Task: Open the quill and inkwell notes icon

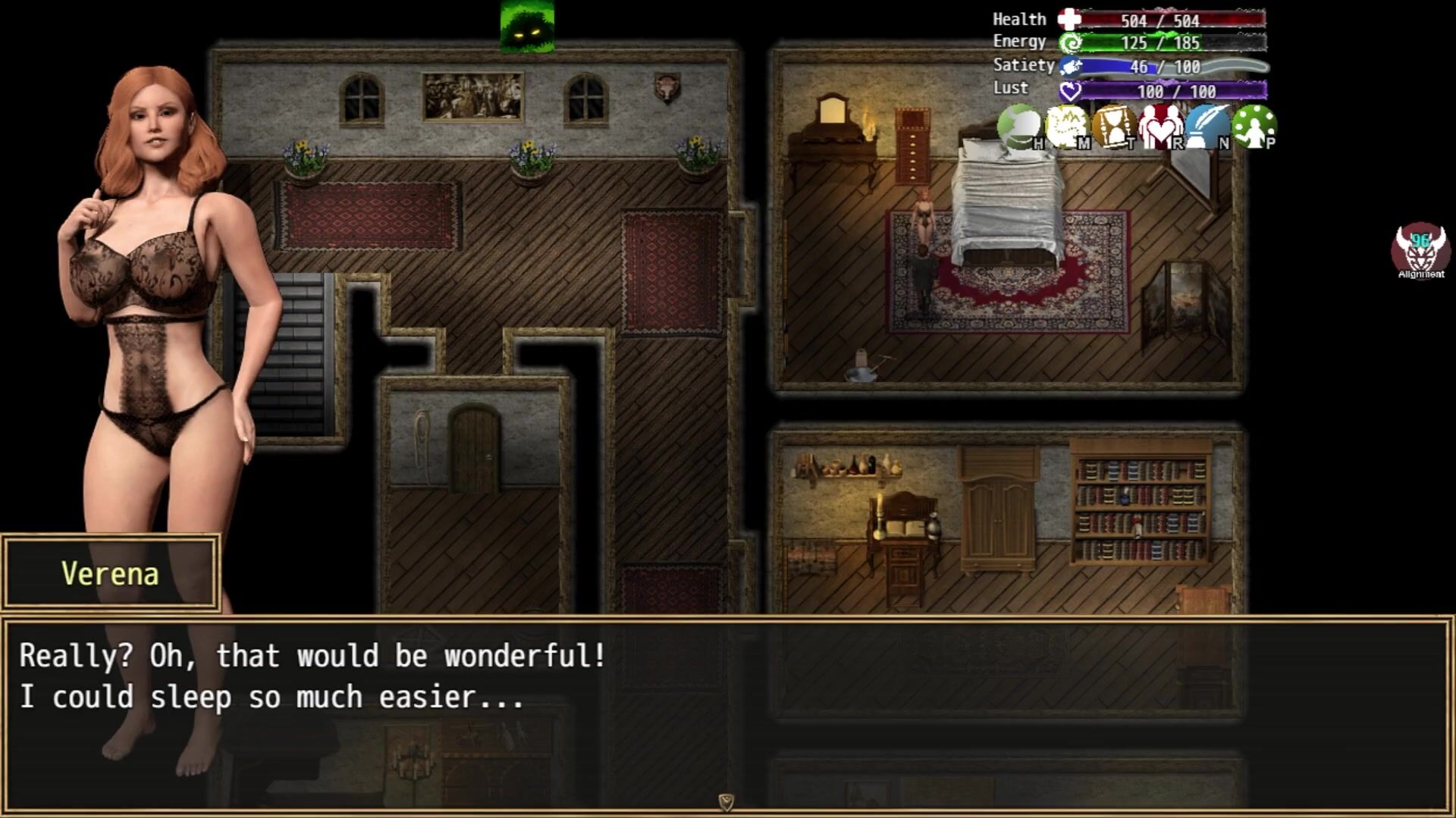Action: [x=1207, y=127]
